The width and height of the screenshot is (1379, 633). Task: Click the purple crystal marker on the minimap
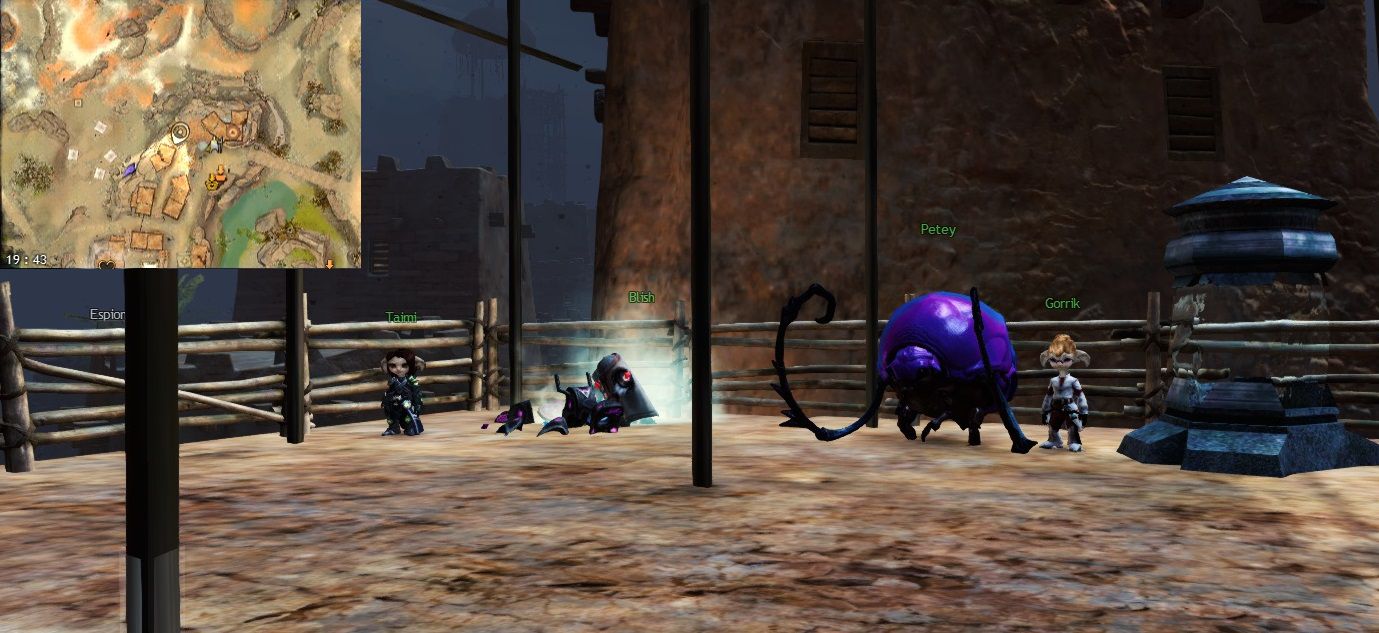pos(130,171)
